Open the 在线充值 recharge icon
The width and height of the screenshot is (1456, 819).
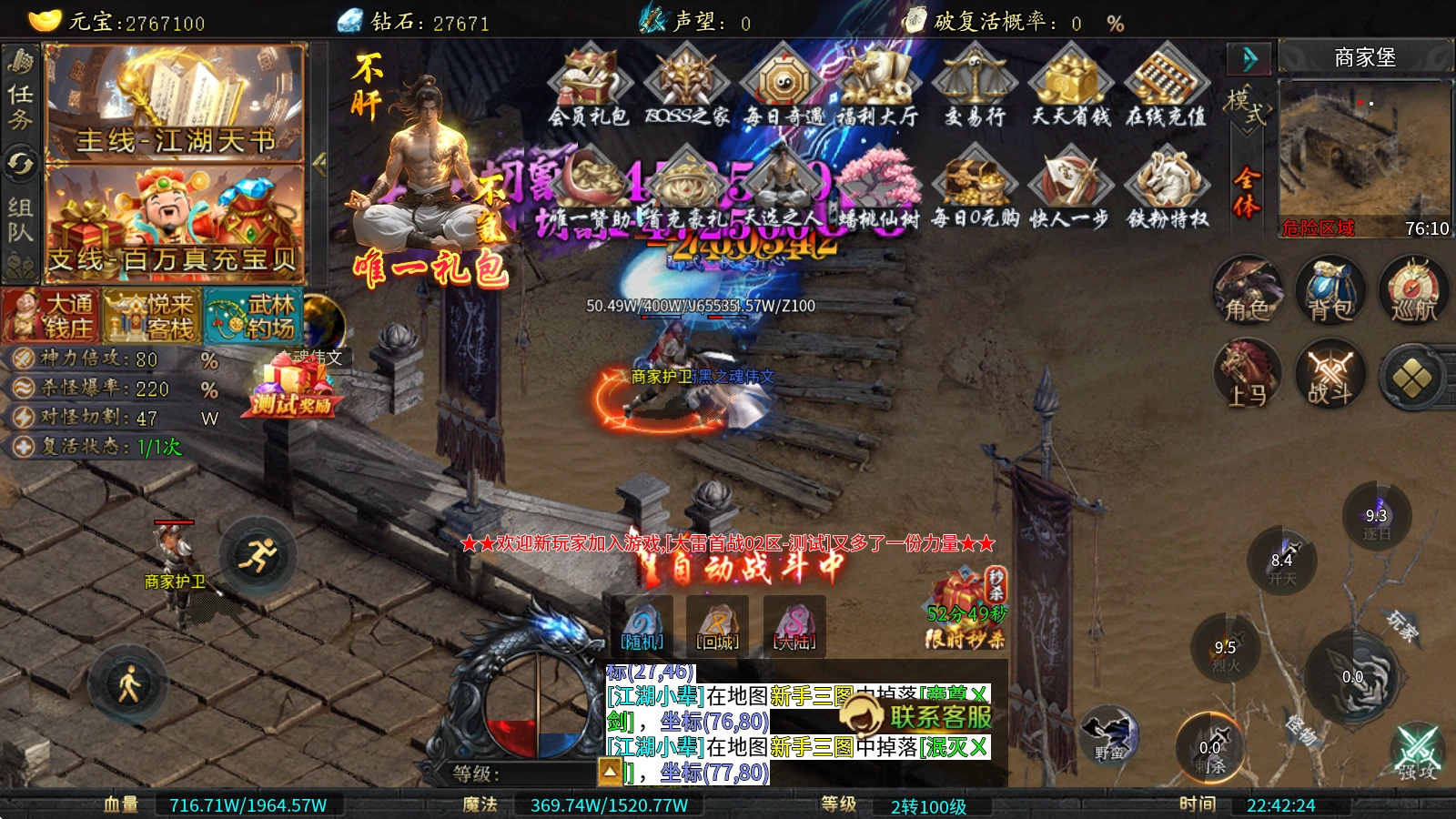1166,87
